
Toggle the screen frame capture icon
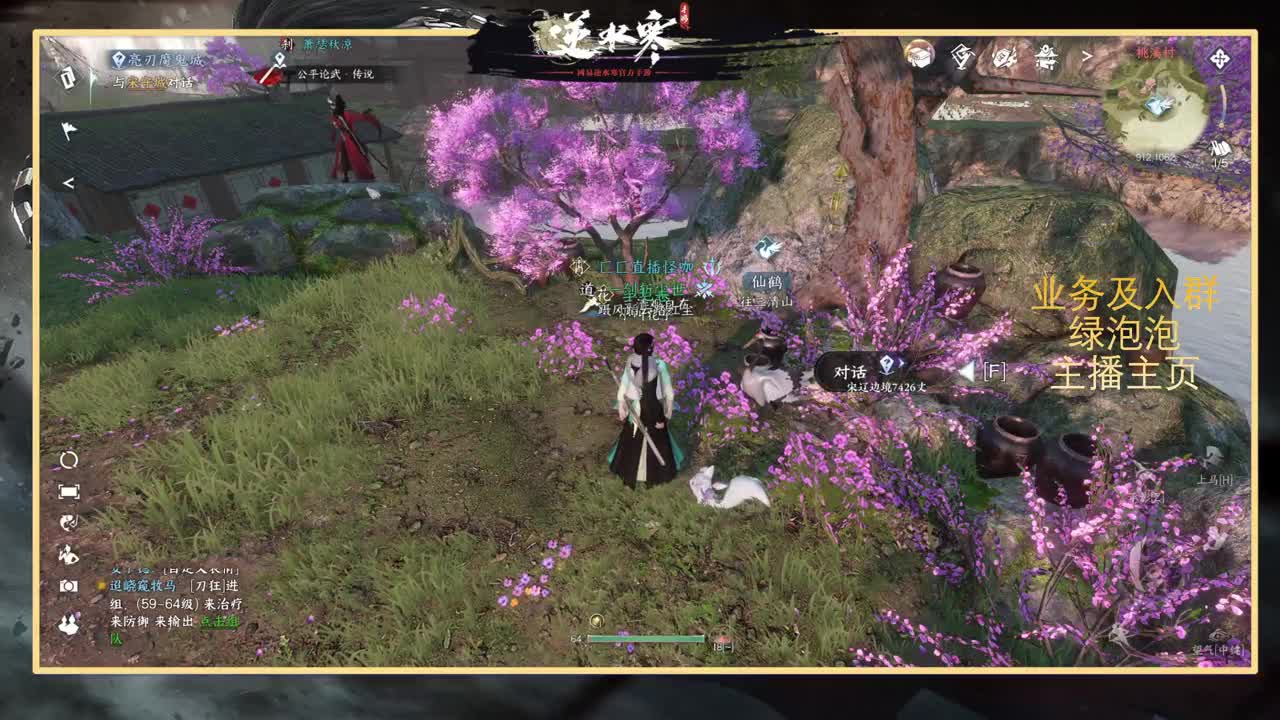[x=68, y=491]
